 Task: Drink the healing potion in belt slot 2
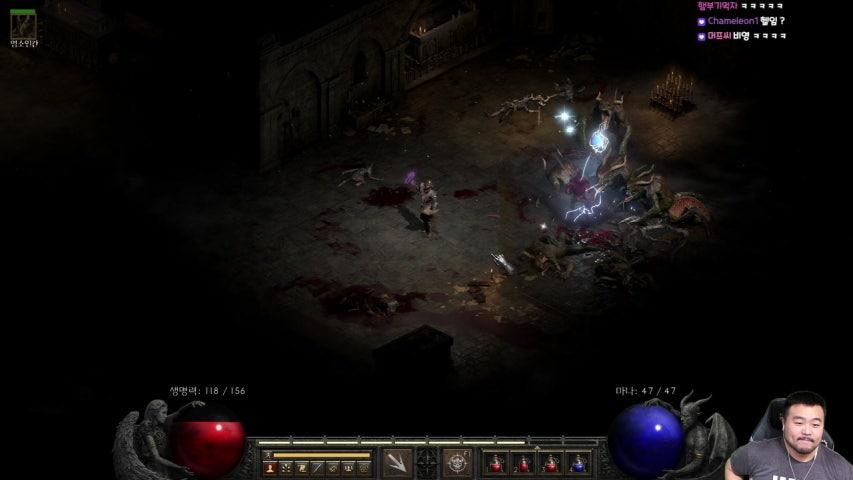[x=522, y=463]
